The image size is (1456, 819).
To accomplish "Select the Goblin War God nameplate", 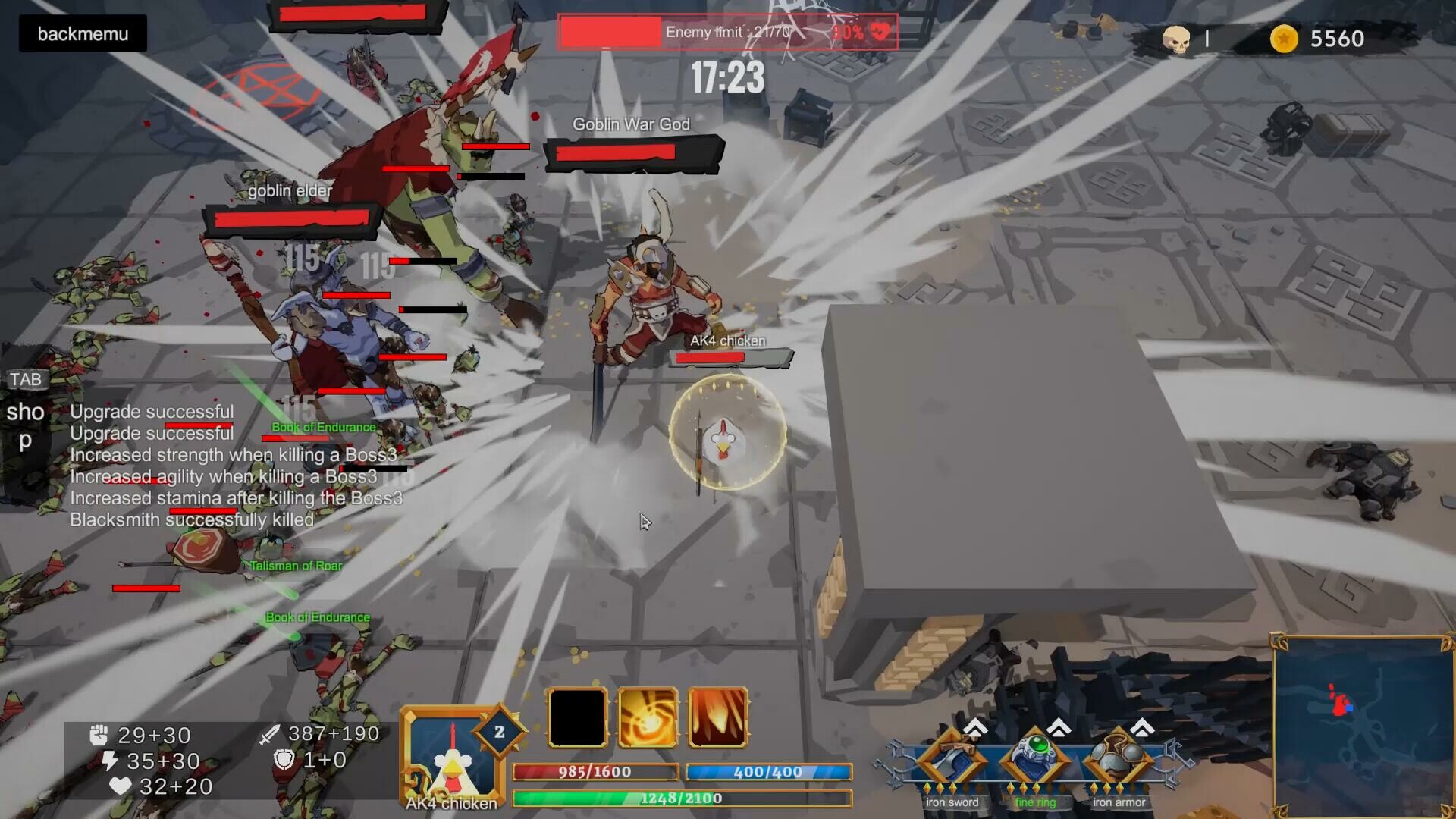I will pos(632,124).
